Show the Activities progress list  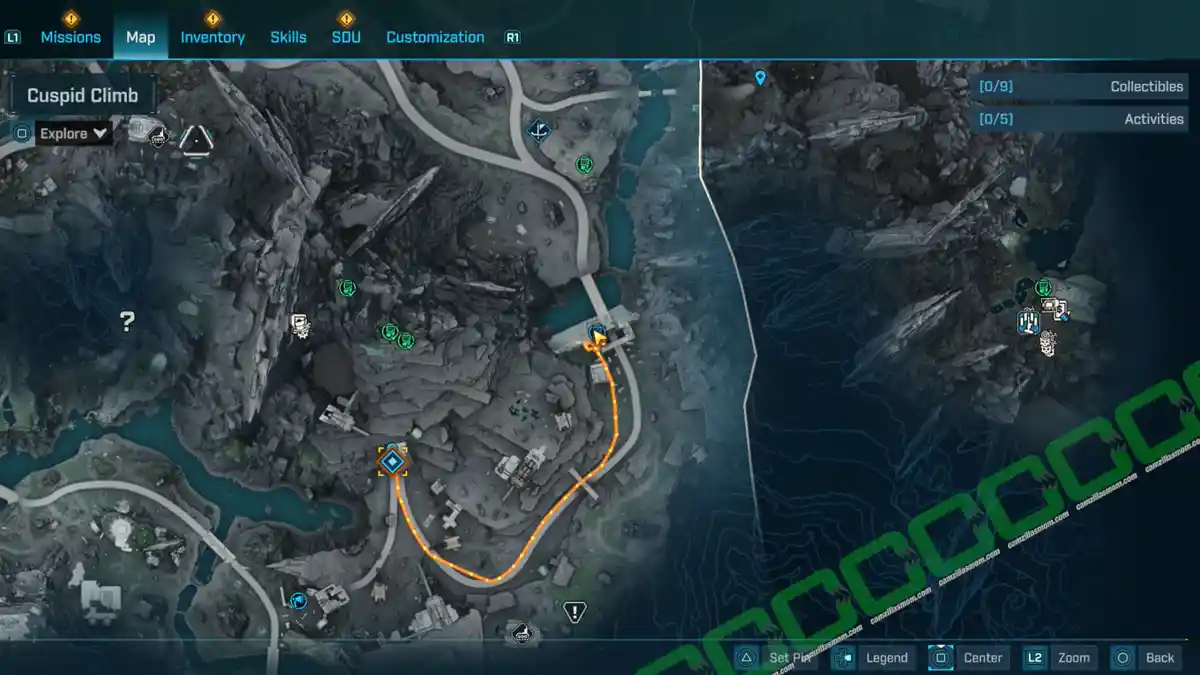pos(1084,119)
